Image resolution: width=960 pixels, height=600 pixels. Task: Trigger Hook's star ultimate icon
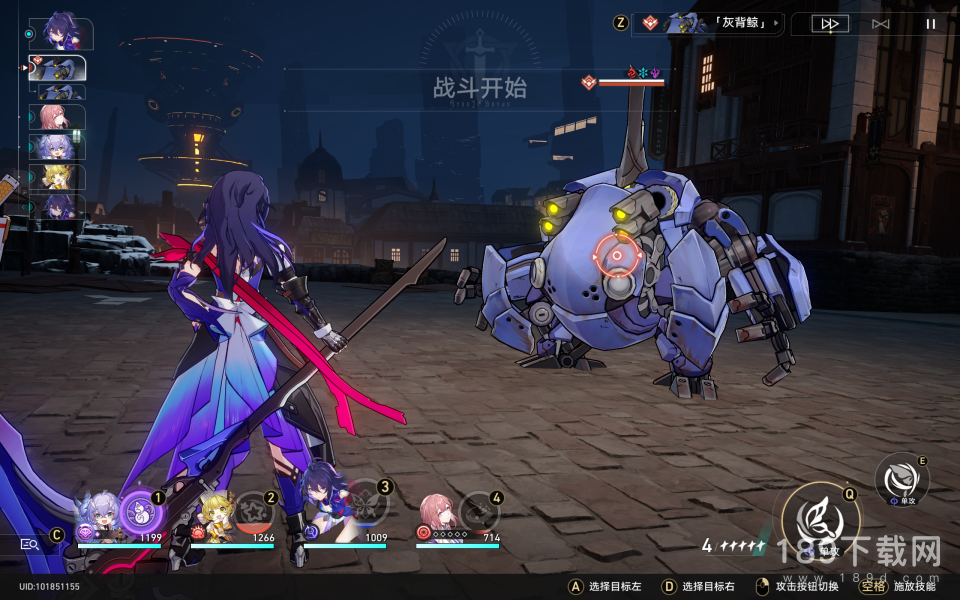point(253,513)
